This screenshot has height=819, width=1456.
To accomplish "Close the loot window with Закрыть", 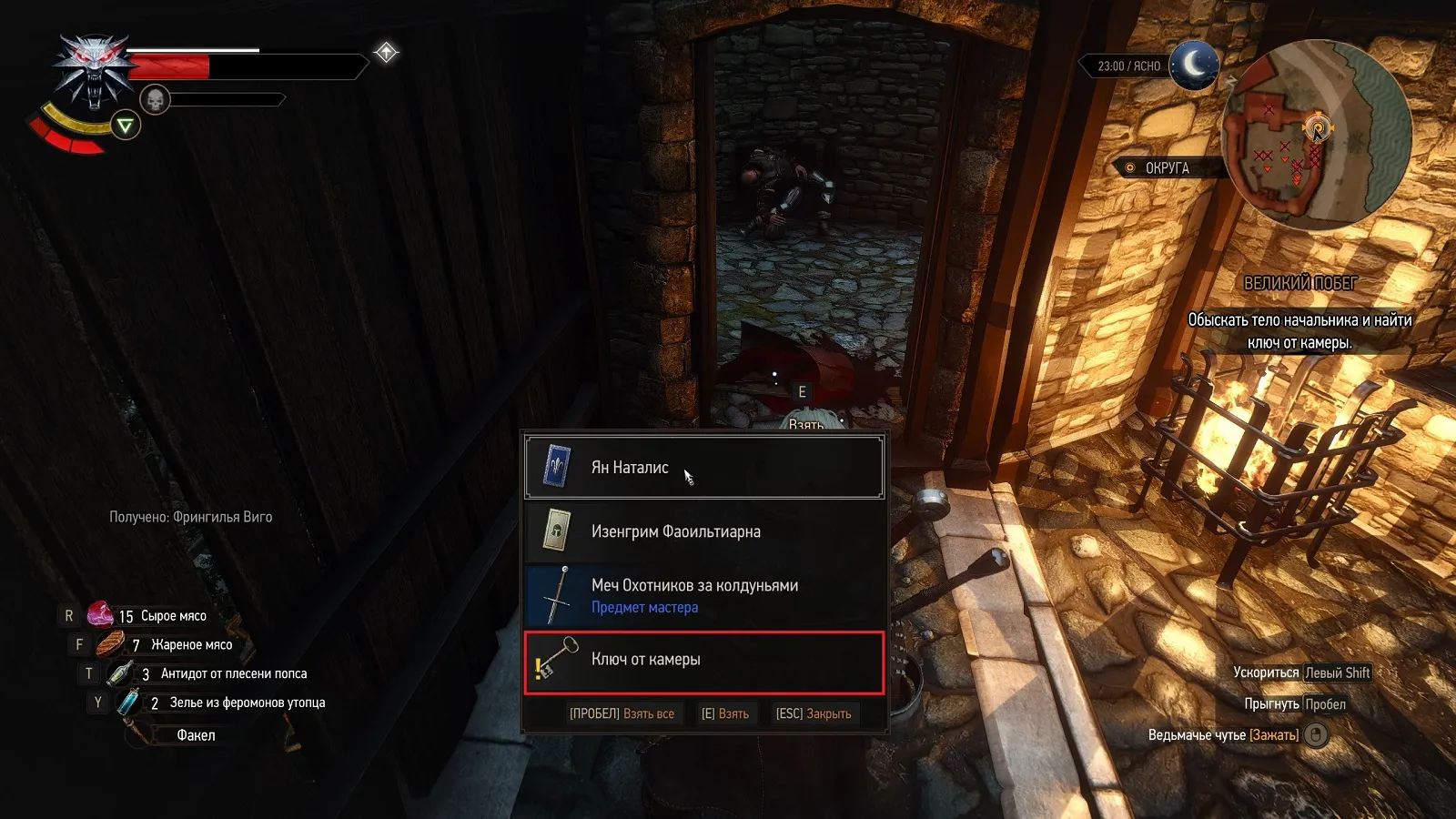I will (x=814, y=714).
